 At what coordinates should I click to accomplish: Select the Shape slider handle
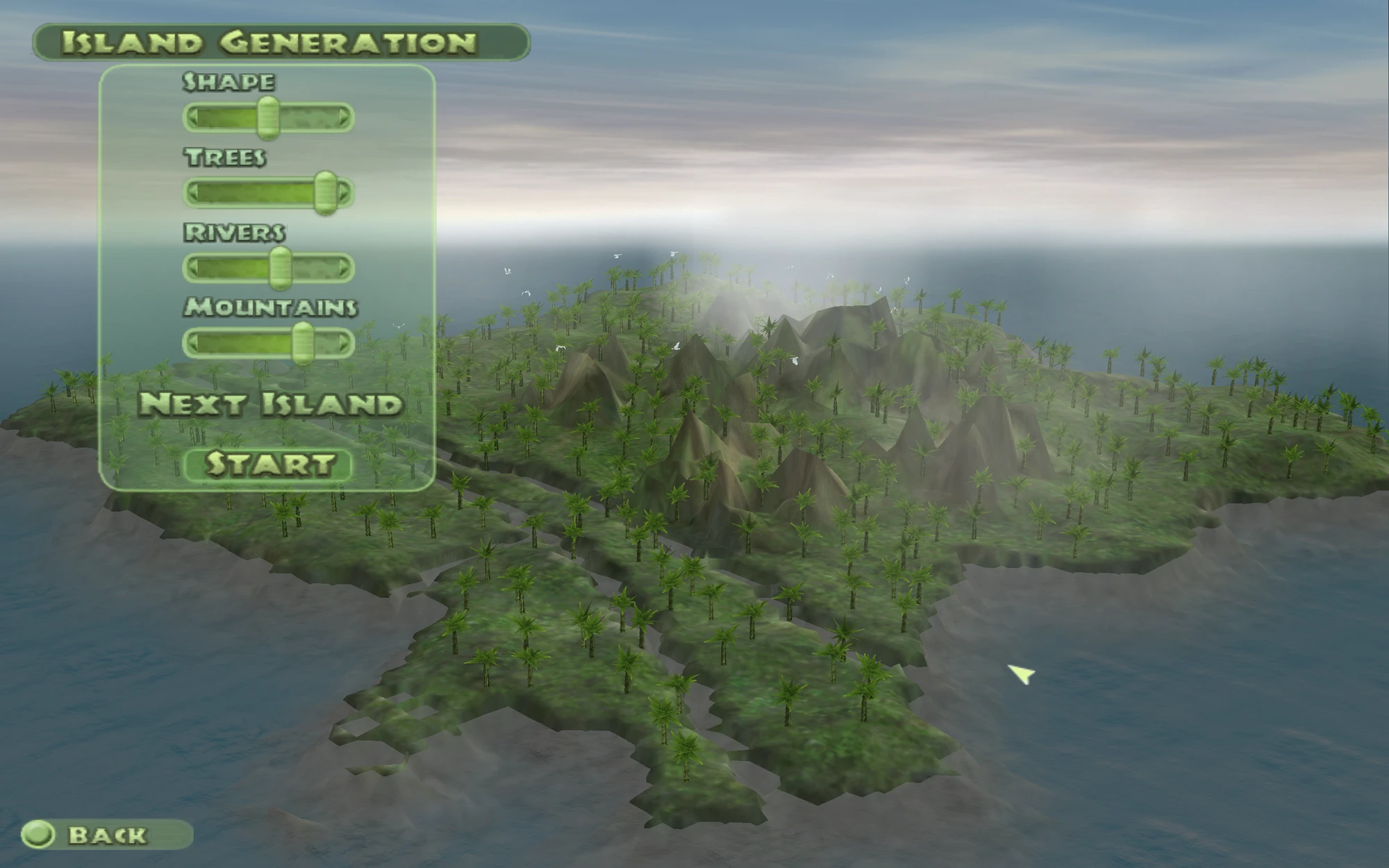pos(269,117)
